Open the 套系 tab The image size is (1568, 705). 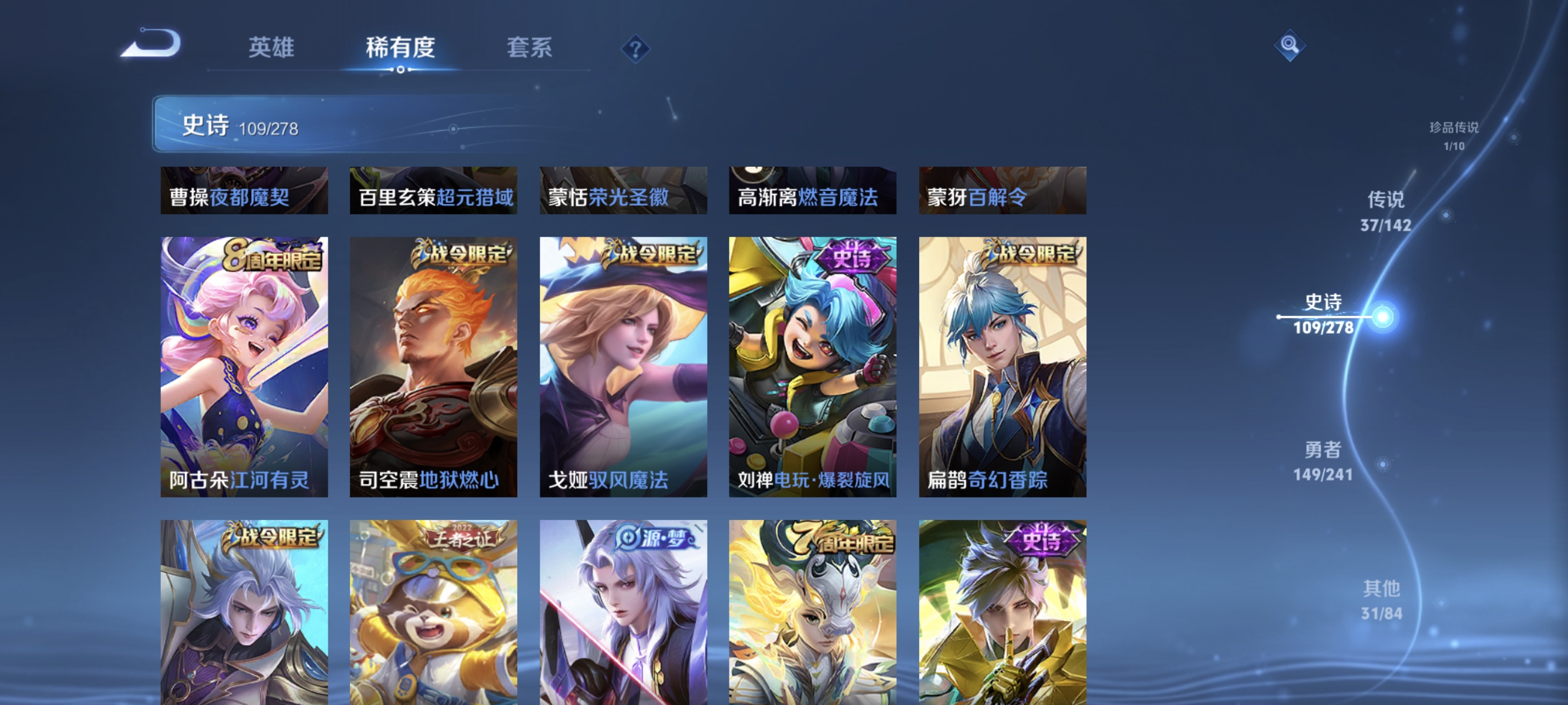click(x=530, y=48)
